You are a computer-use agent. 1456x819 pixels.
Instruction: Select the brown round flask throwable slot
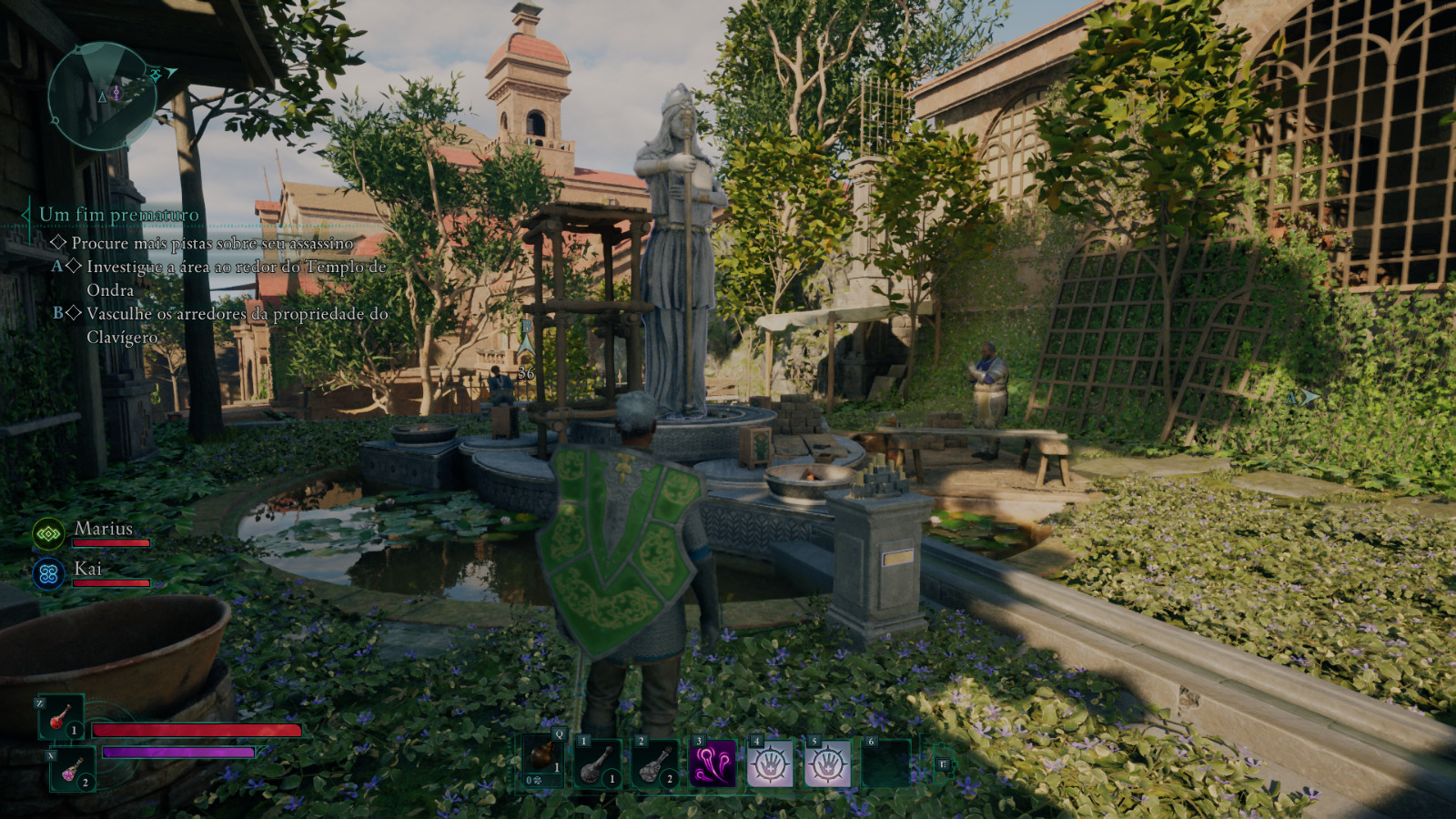pyautogui.click(x=542, y=759)
